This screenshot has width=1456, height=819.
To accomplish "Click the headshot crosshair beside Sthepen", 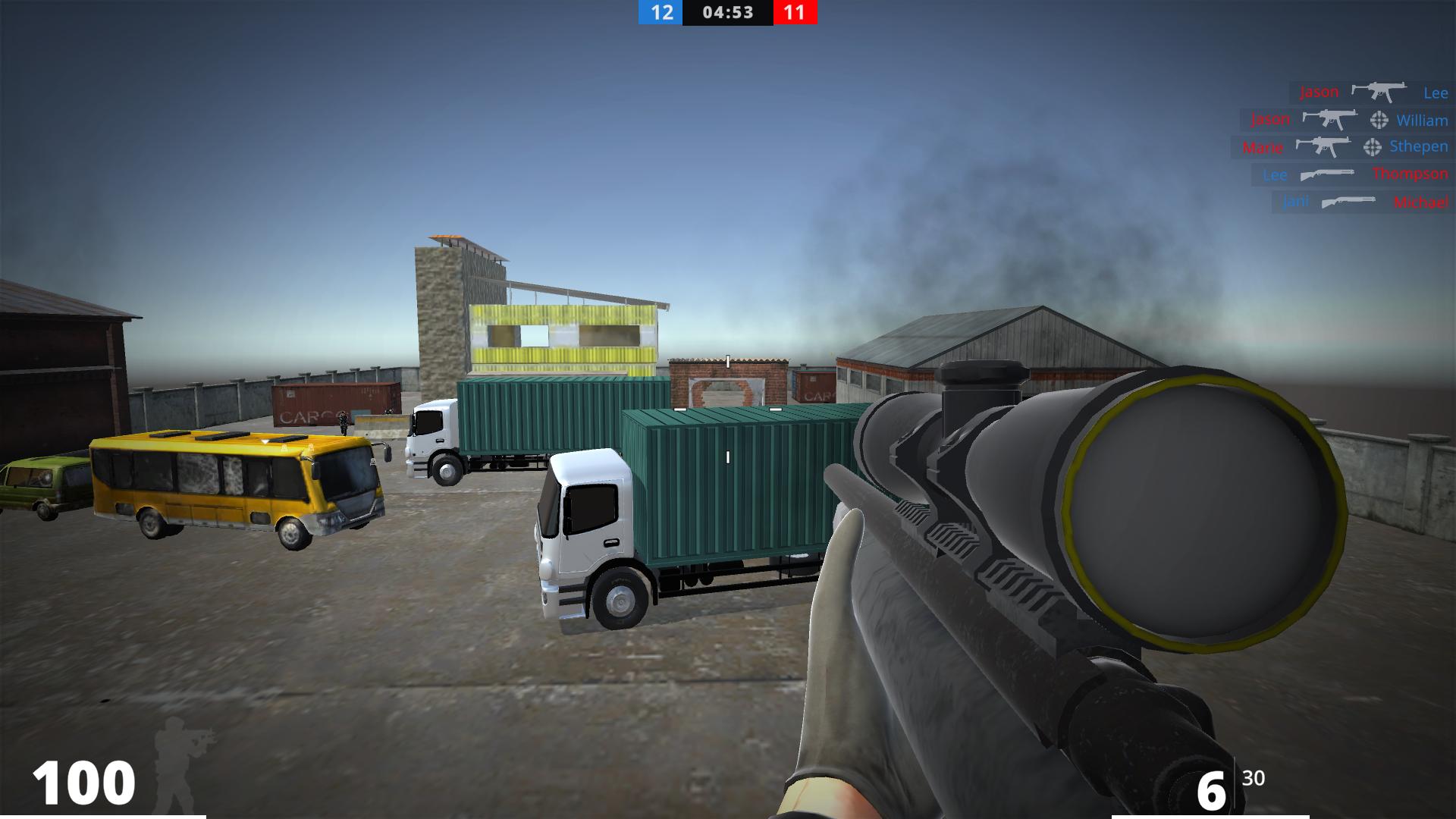I will (1371, 146).
